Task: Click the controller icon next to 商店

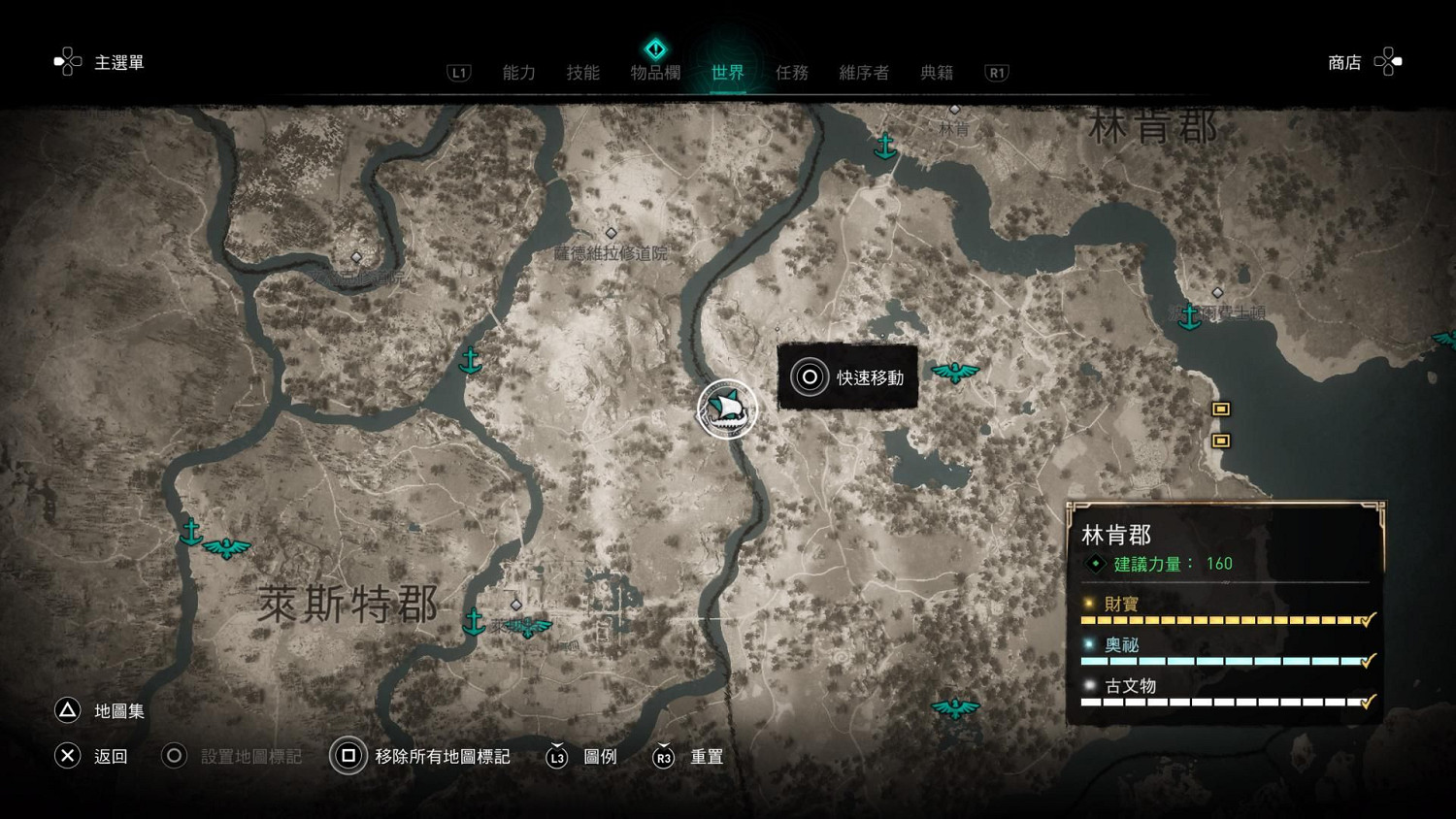Action: click(x=1388, y=61)
